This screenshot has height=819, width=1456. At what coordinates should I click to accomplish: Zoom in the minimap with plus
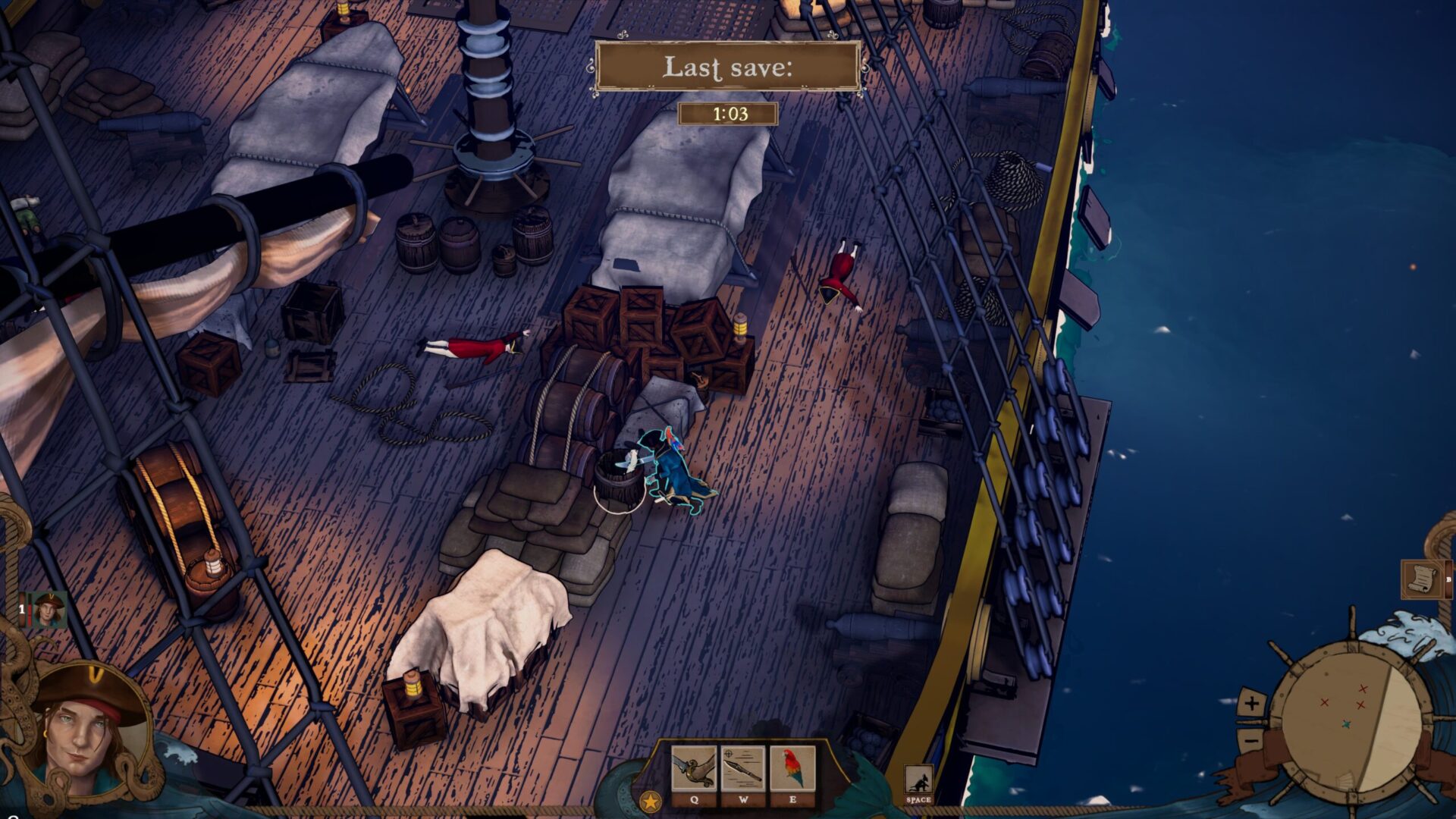tap(1251, 703)
